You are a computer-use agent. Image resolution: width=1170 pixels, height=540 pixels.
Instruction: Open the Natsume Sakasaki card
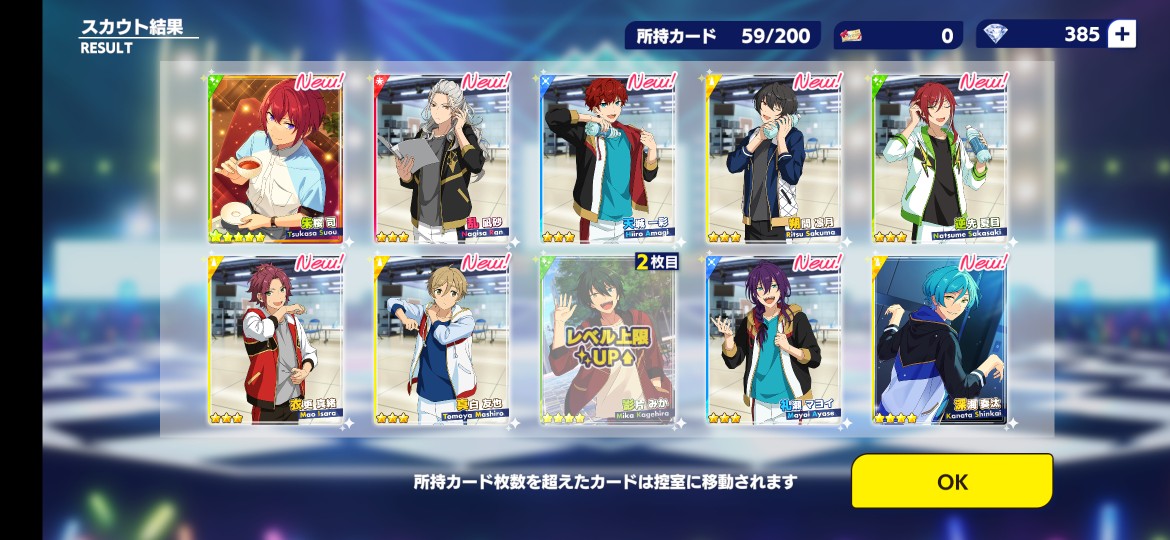point(940,158)
